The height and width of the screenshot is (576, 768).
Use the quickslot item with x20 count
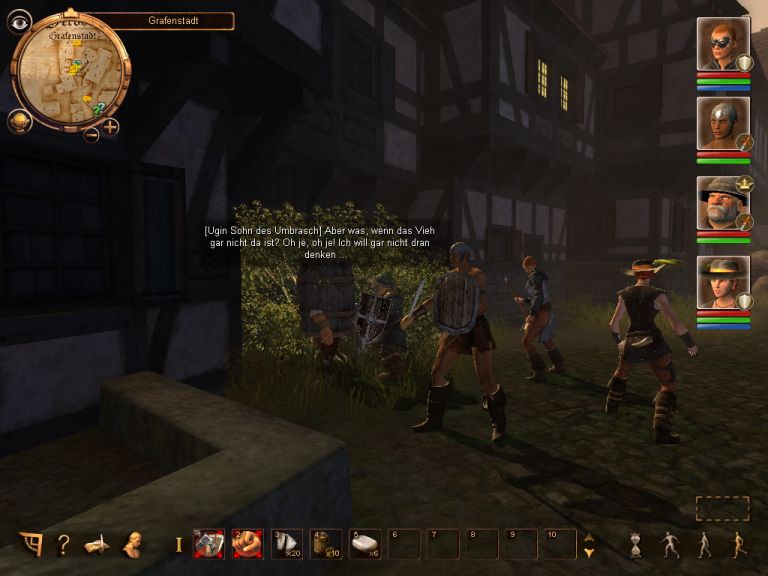point(286,544)
